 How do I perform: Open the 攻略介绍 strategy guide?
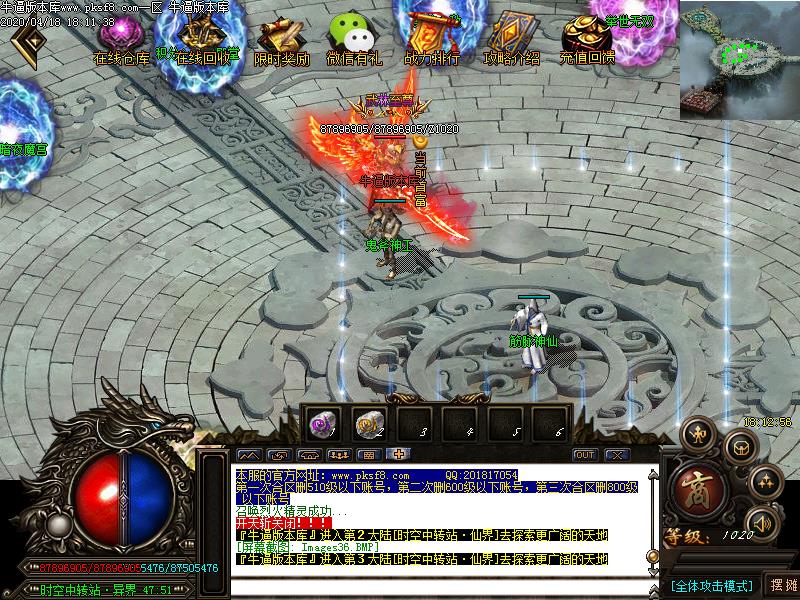(x=511, y=40)
